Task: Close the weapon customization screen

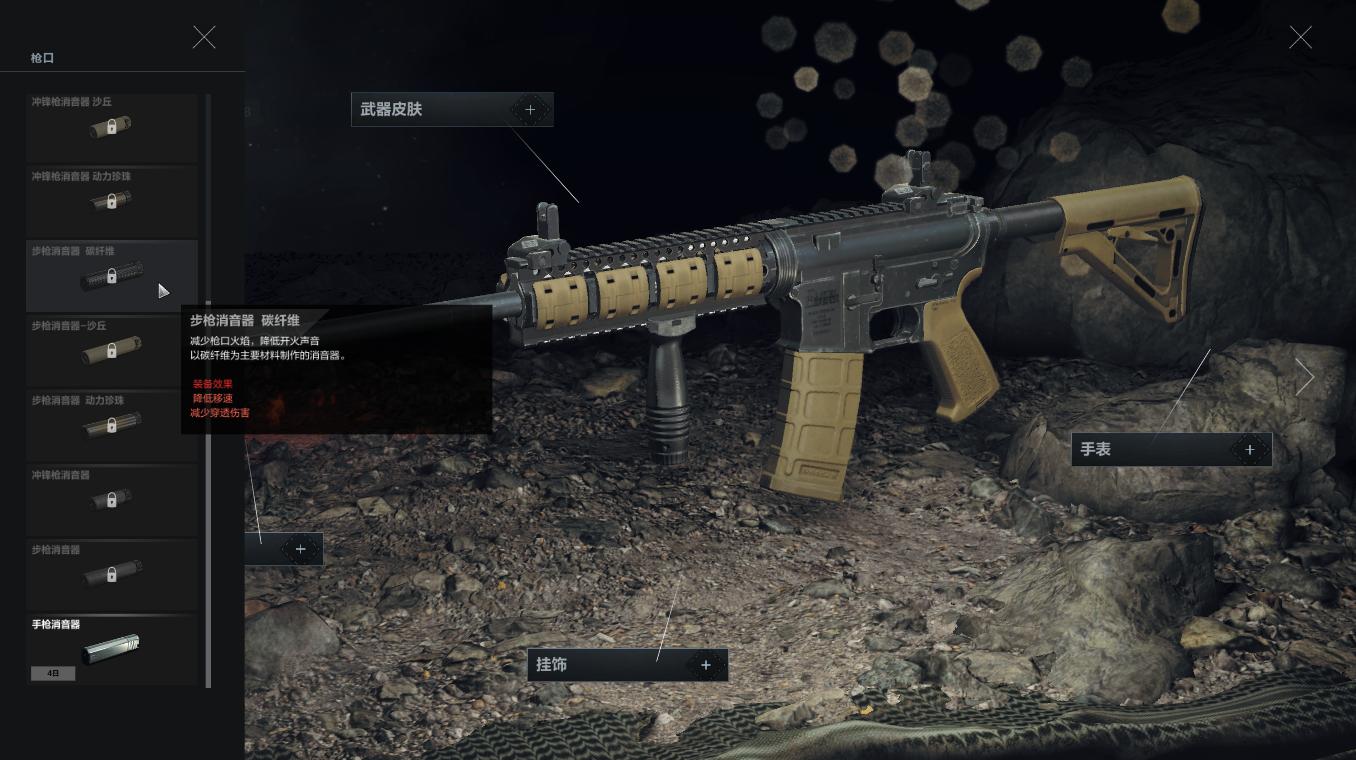Action: [x=1300, y=38]
